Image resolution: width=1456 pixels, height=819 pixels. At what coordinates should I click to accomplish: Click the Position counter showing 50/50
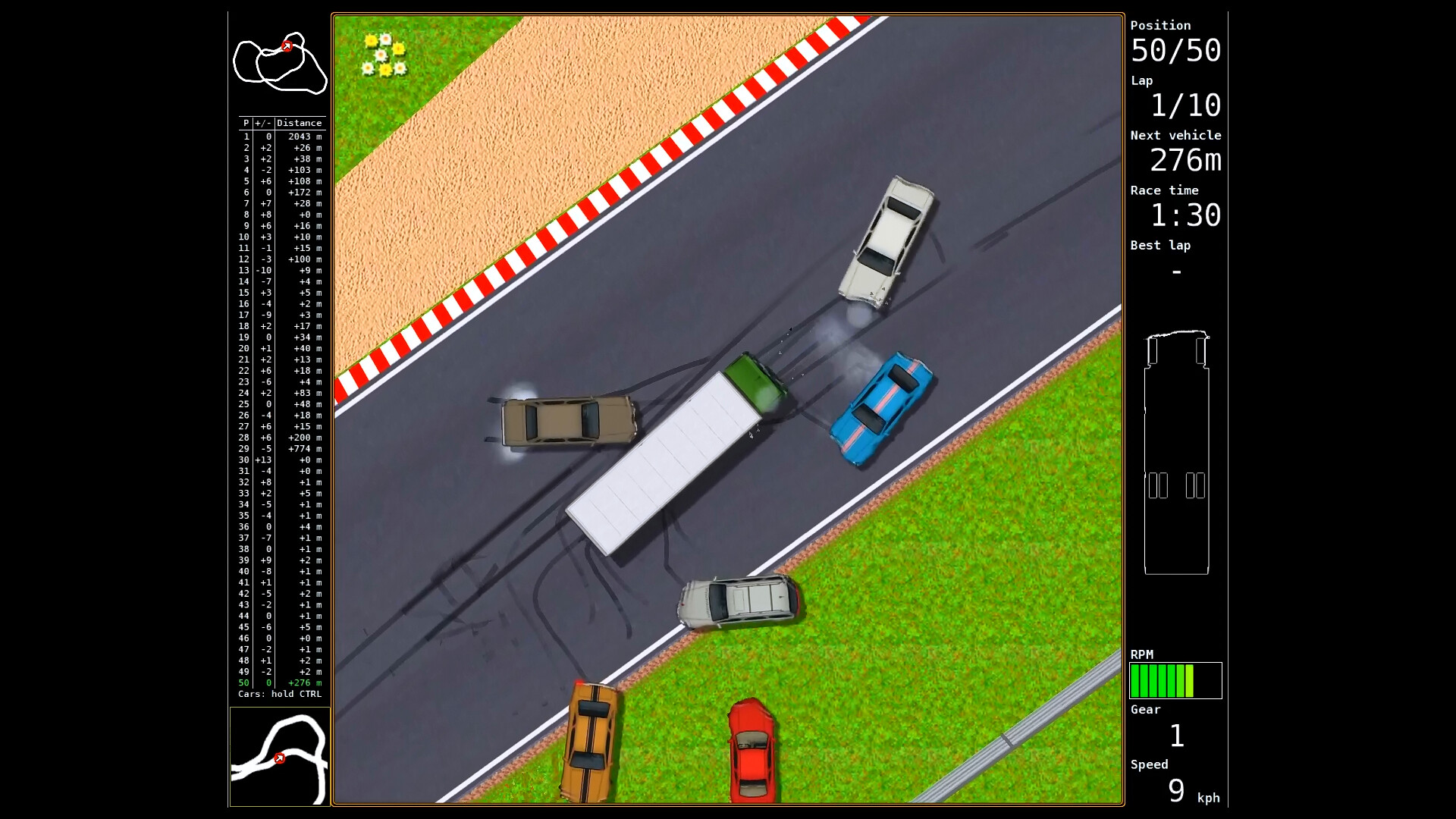coord(1175,52)
